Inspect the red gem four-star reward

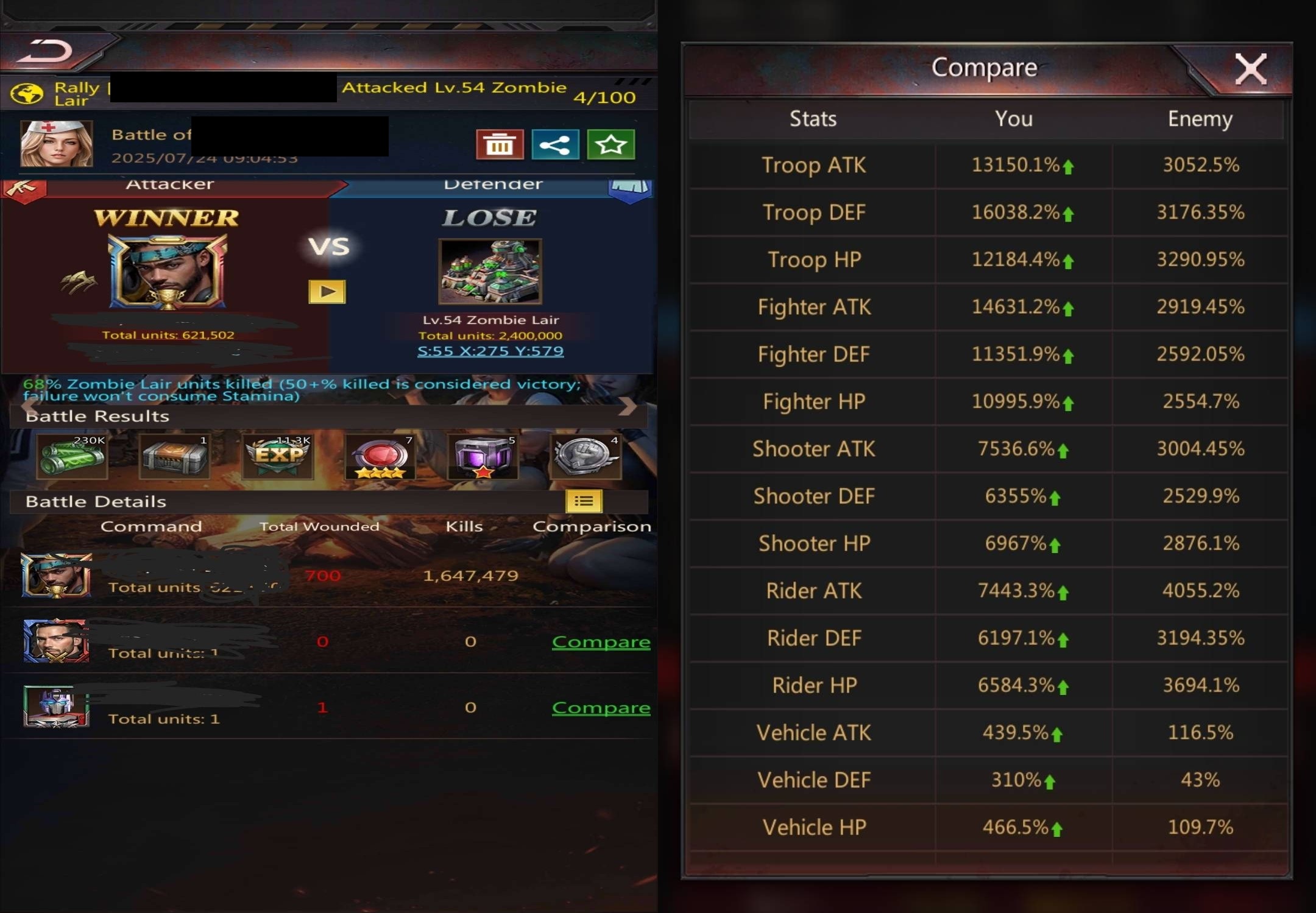click(381, 457)
